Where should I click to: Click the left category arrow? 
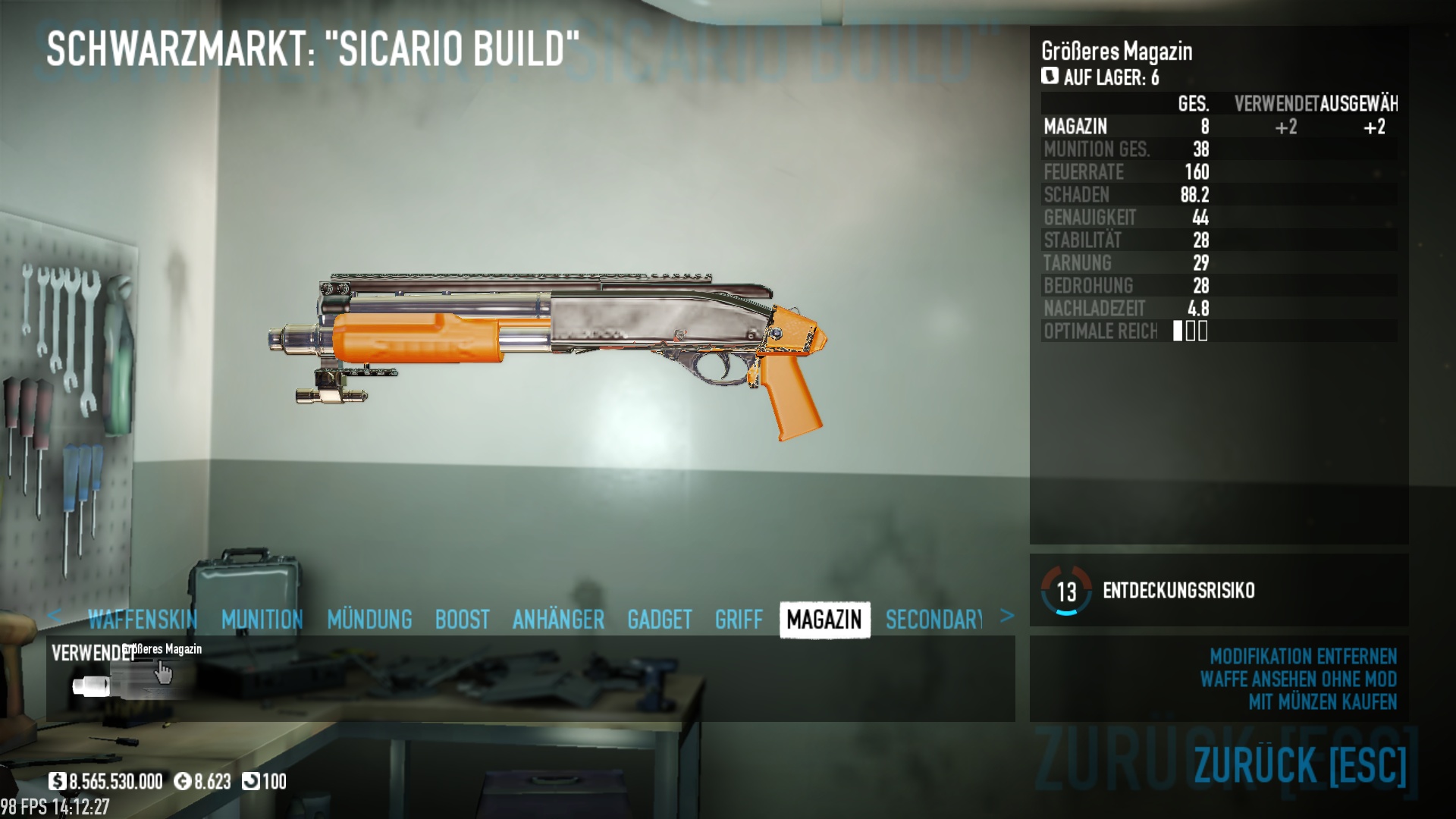[54, 616]
